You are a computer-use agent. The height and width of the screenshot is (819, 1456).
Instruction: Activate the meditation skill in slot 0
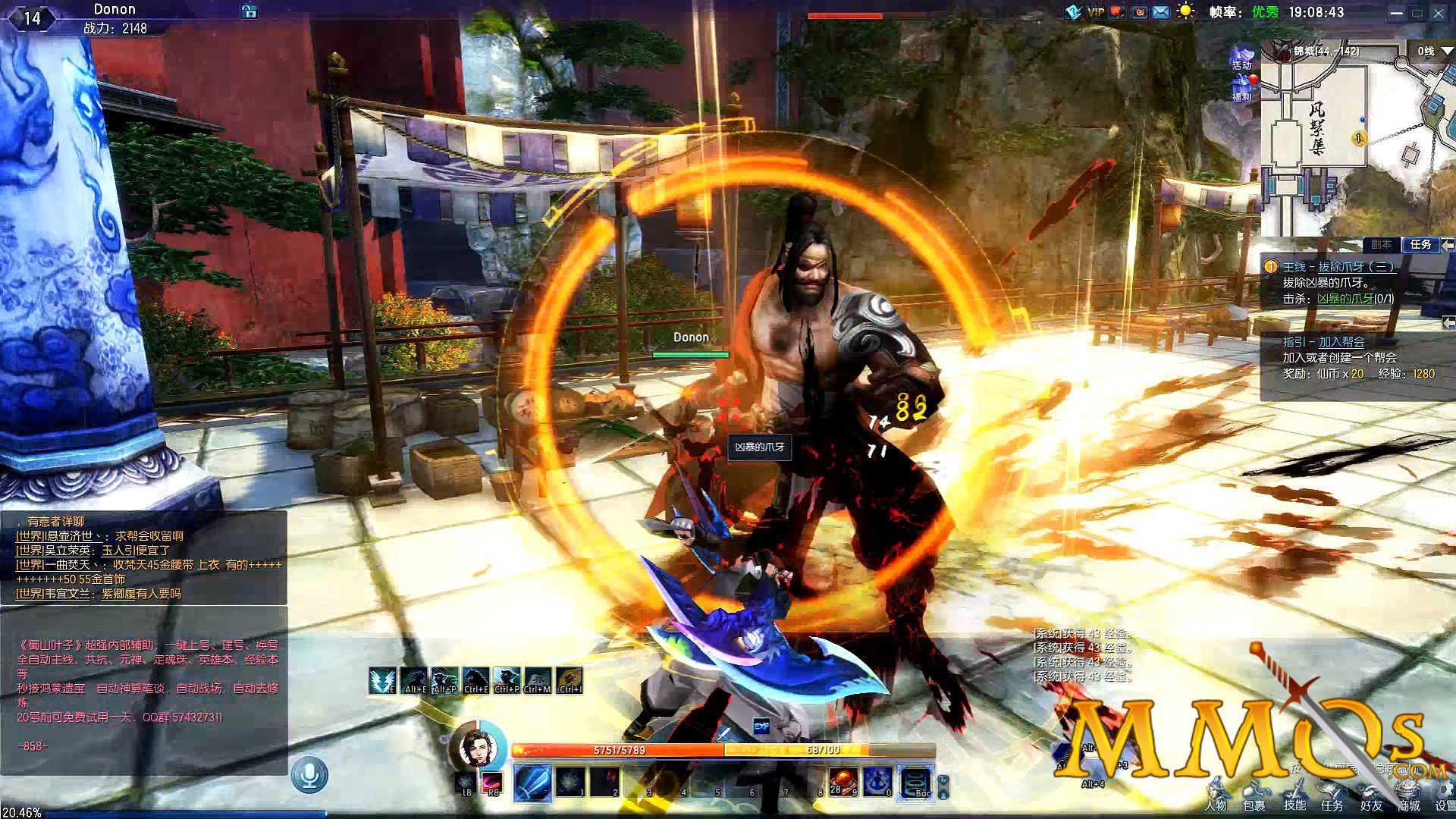tap(878, 782)
